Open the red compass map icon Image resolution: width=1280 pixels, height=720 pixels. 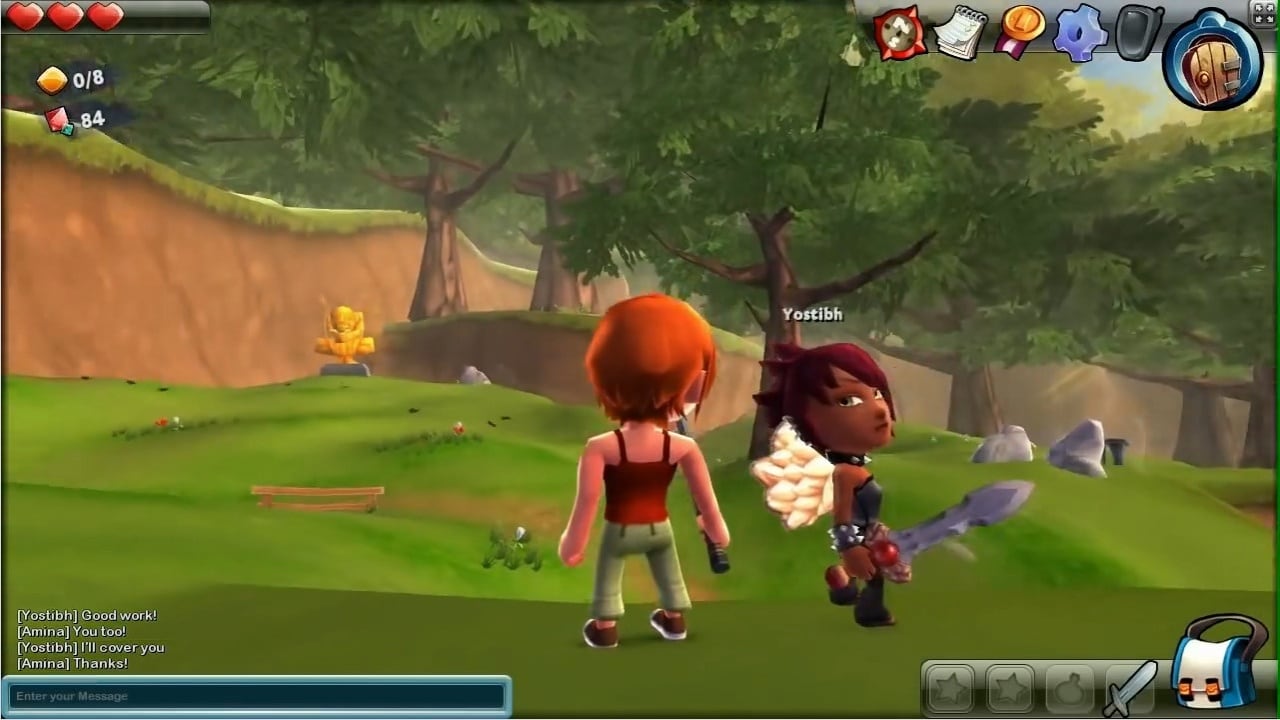coord(899,32)
